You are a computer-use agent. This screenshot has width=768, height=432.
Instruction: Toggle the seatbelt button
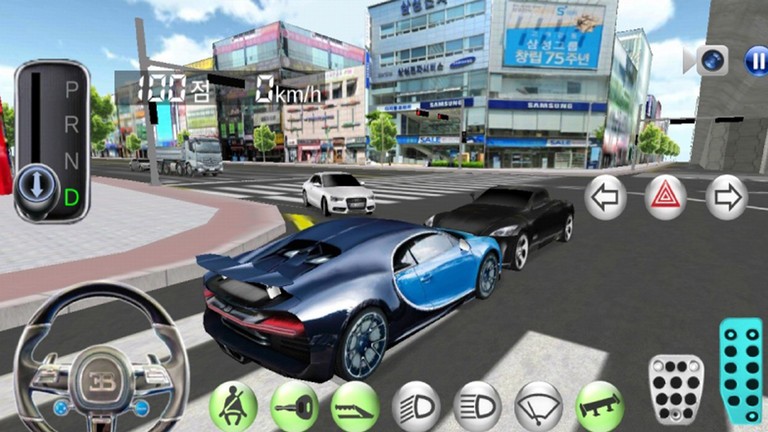point(233,406)
